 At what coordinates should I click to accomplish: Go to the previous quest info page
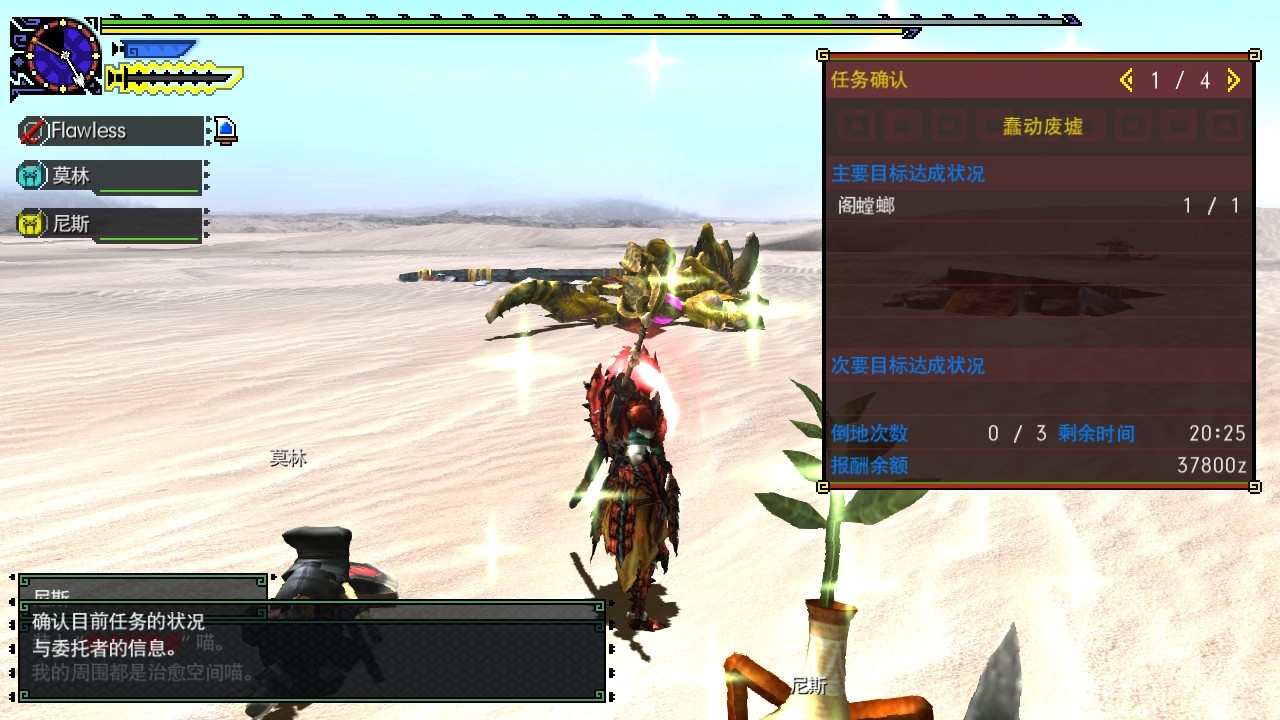coord(1127,81)
